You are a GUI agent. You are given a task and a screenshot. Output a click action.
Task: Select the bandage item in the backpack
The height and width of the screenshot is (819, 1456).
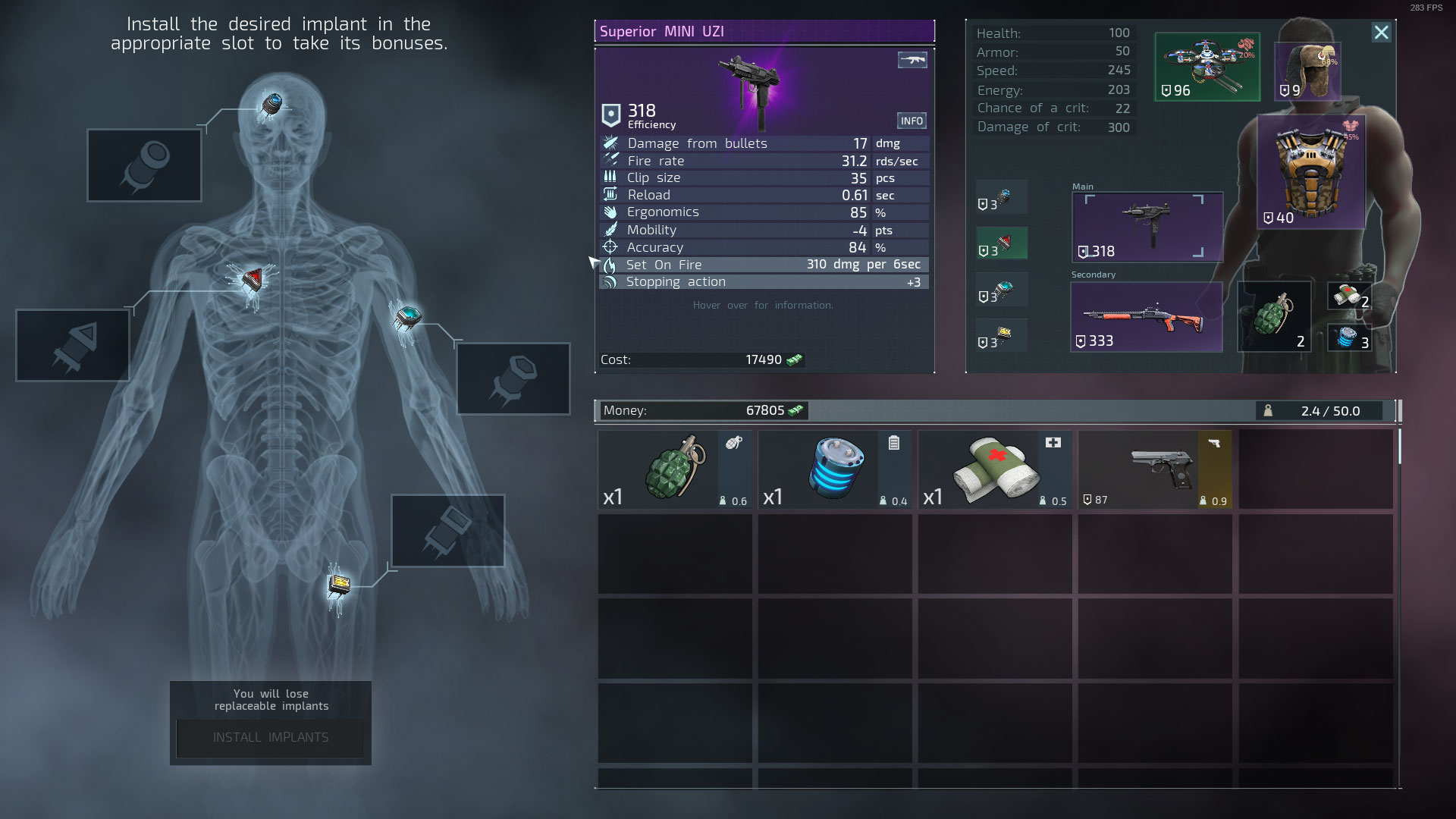click(x=995, y=469)
